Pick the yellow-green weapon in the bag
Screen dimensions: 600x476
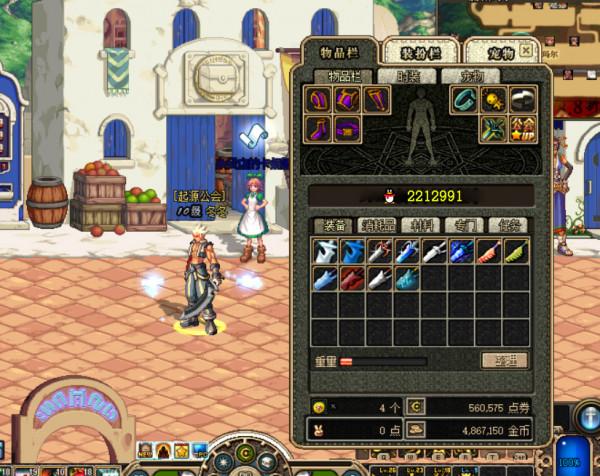tap(516, 251)
